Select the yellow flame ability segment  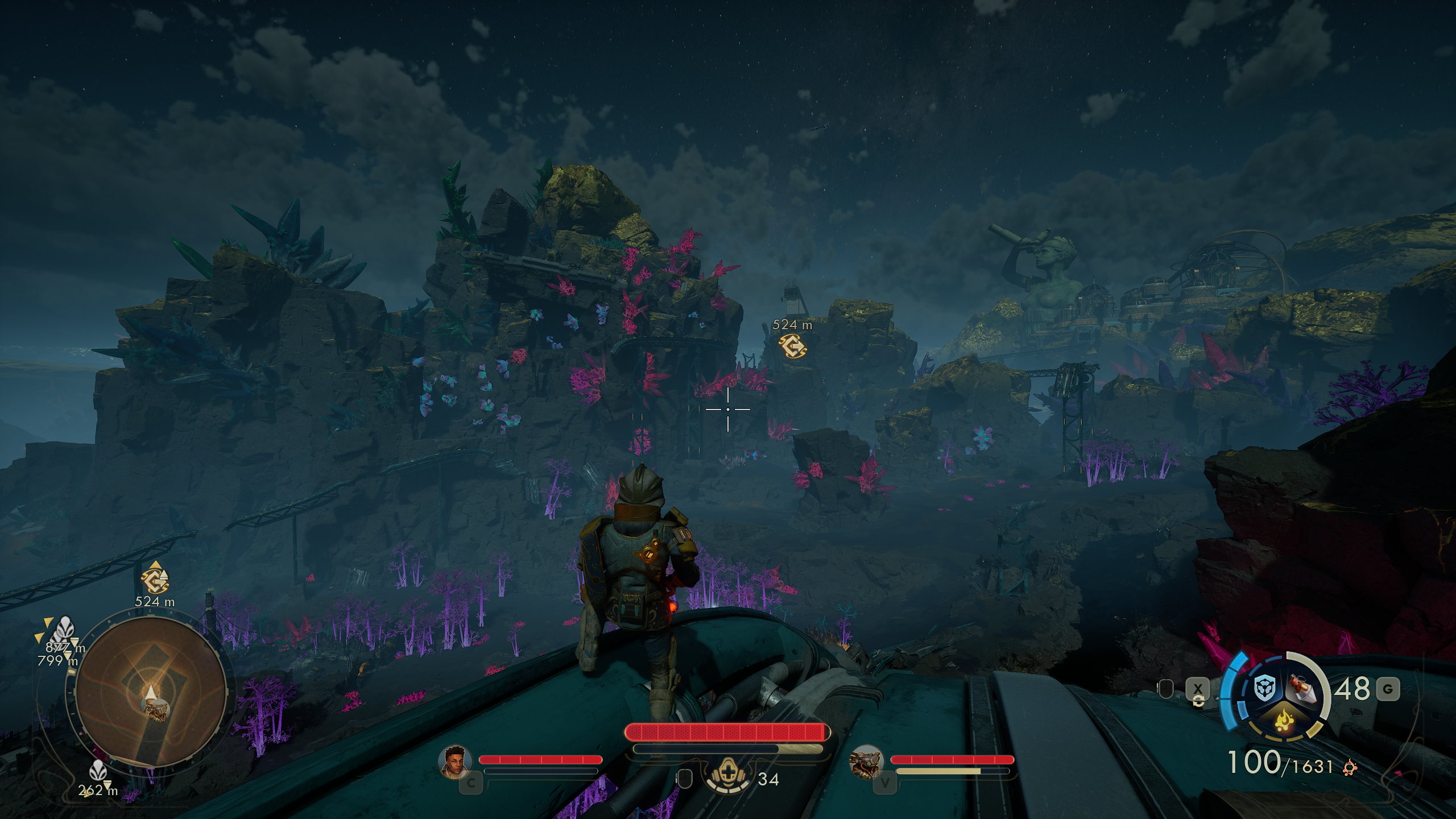click(1283, 722)
